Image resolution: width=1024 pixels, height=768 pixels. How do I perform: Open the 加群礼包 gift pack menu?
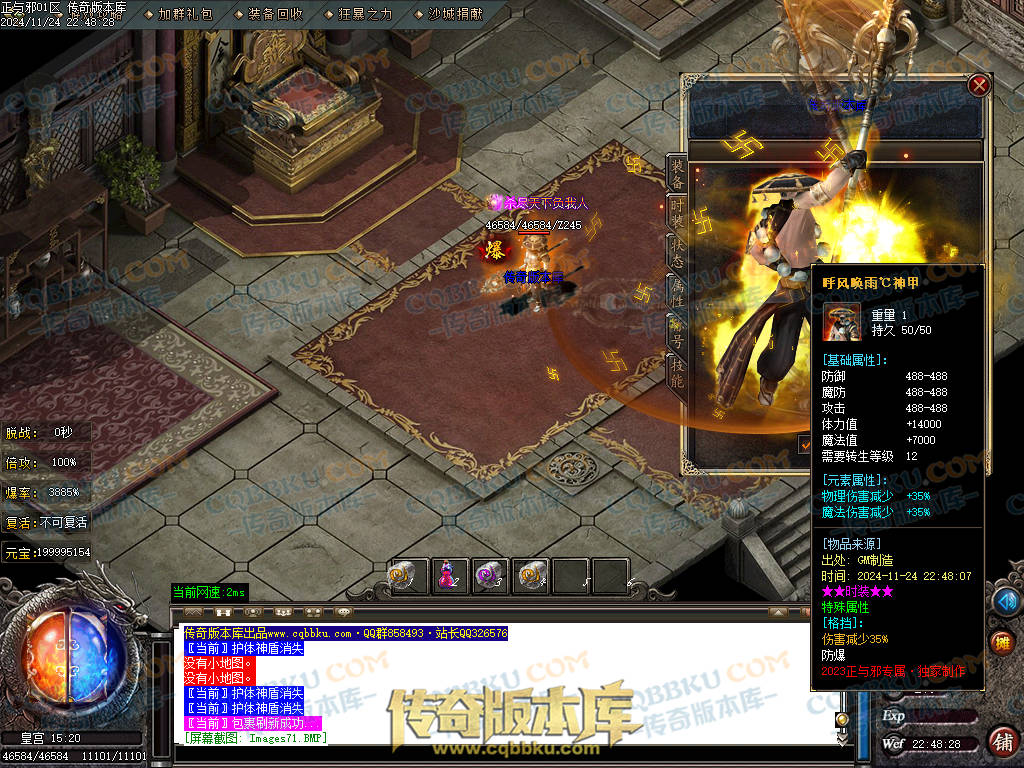click(x=185, y=14)
